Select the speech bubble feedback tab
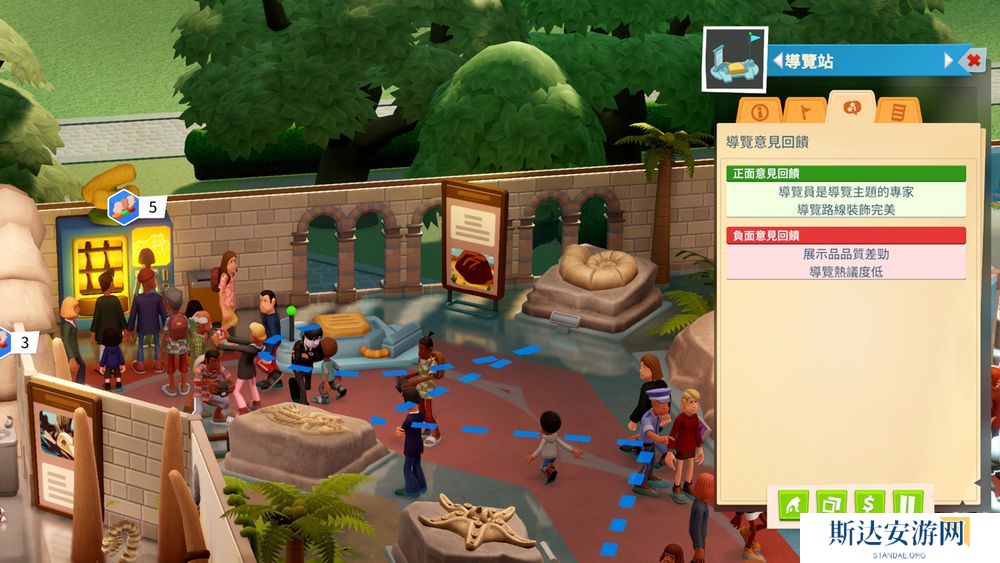Screen dimensions: 1000x563 click(x=851, y=107)
